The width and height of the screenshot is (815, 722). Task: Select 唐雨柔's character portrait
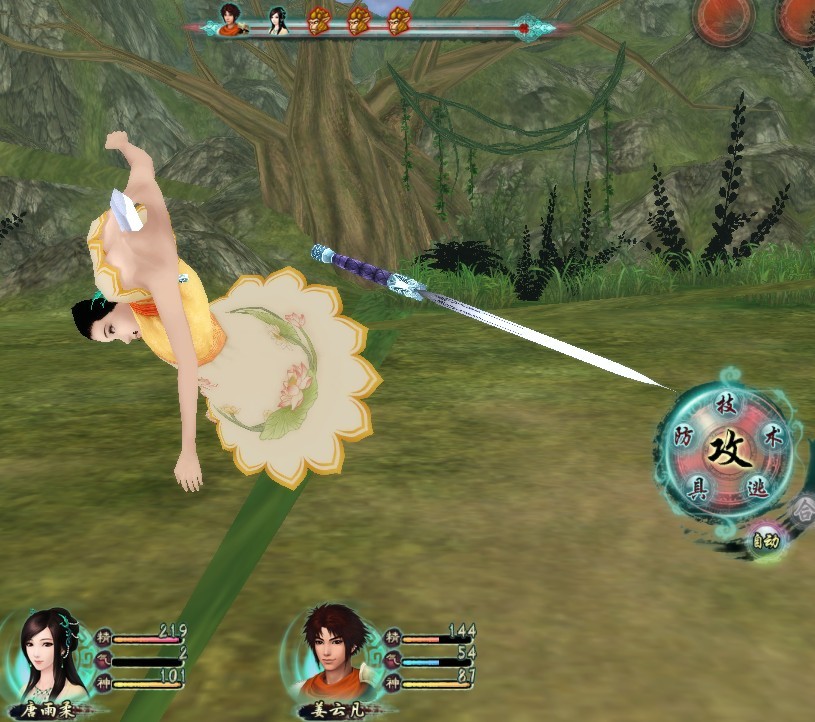[x=55, y=656]
